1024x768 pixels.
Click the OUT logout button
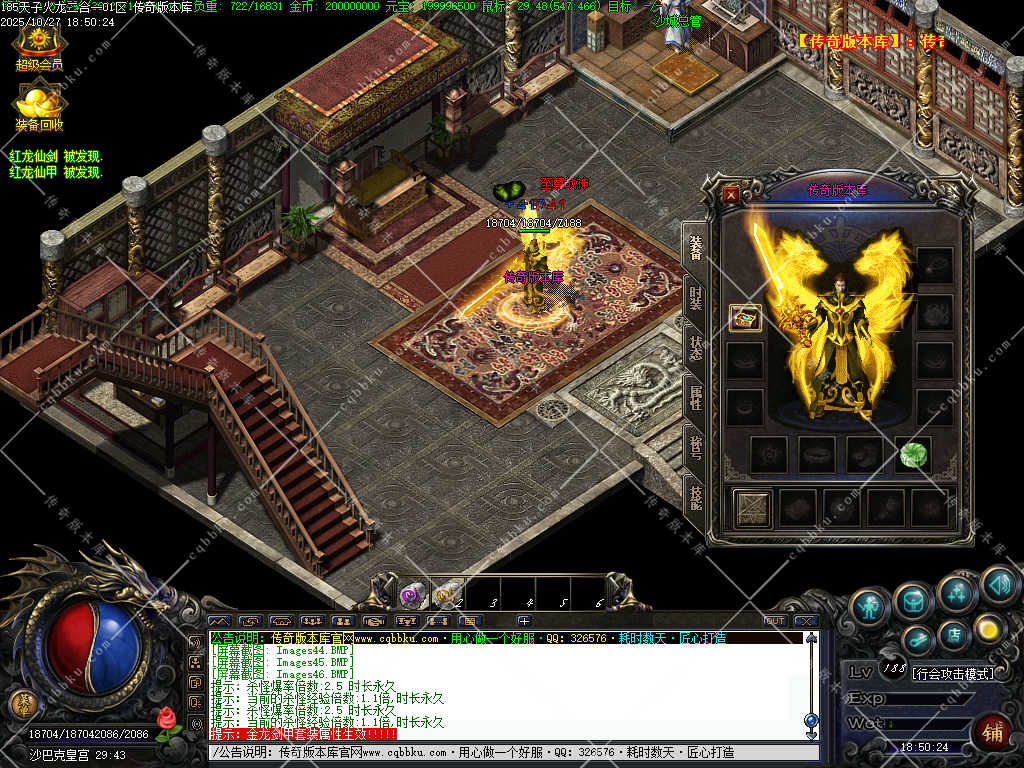tap(774, 621)
